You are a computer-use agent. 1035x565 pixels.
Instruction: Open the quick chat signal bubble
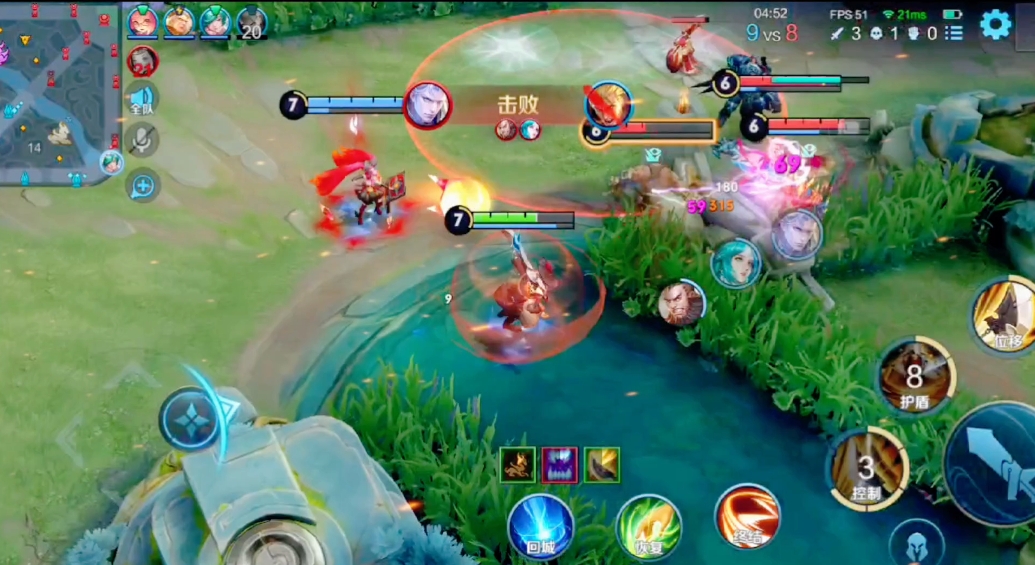(x=142, y=184)
